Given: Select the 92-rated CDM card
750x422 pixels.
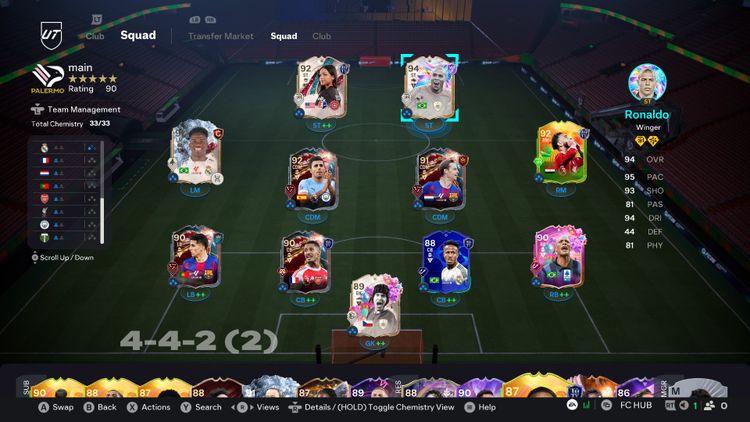Looking at the screenshot, I should 312,181.
